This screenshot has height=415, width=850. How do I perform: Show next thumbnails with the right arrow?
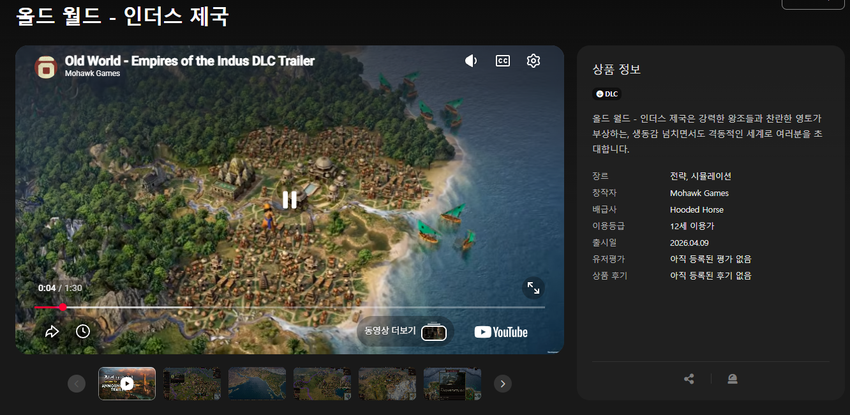click(503, 383)
